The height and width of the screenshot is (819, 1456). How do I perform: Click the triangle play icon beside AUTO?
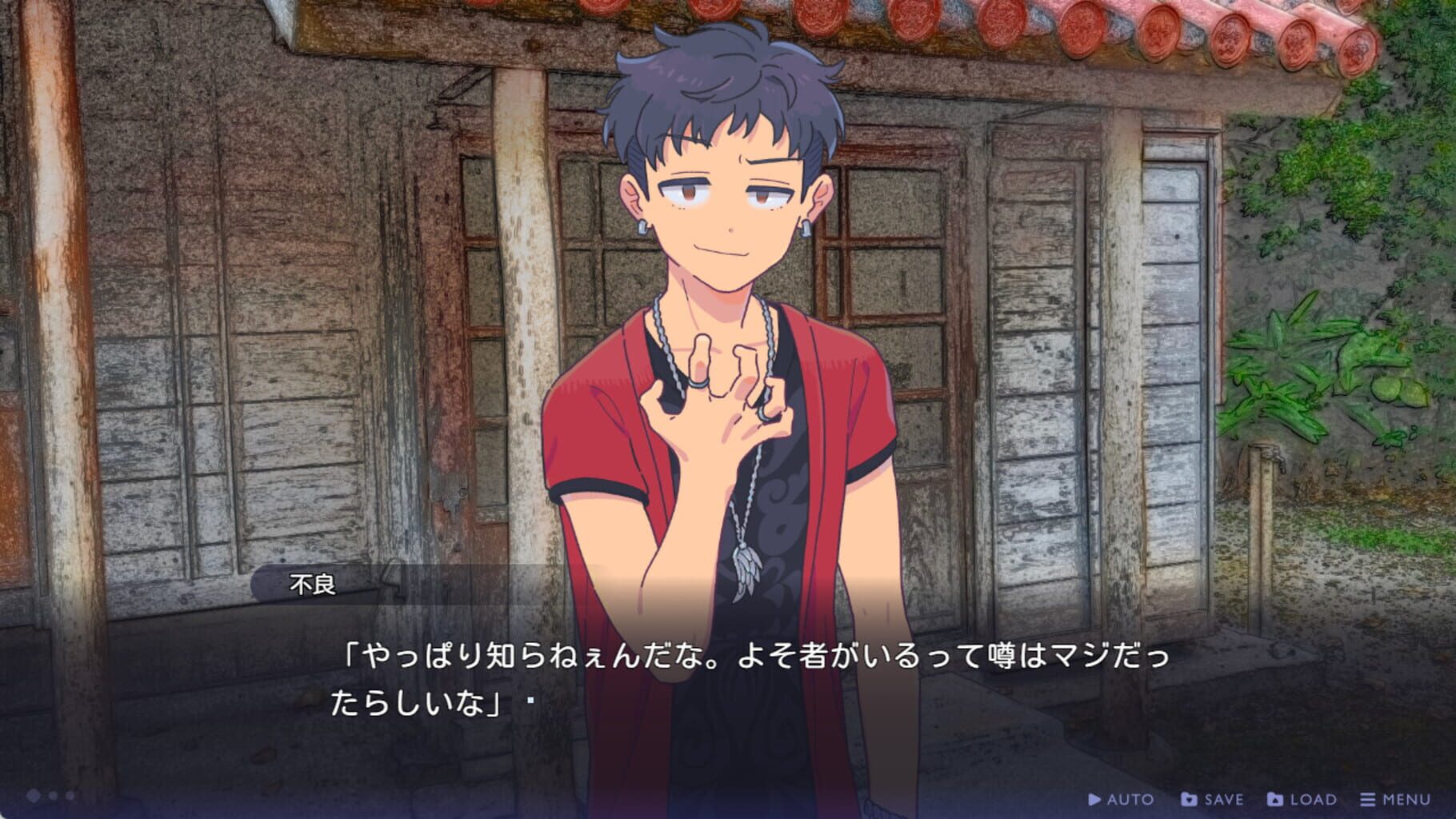1095,799
